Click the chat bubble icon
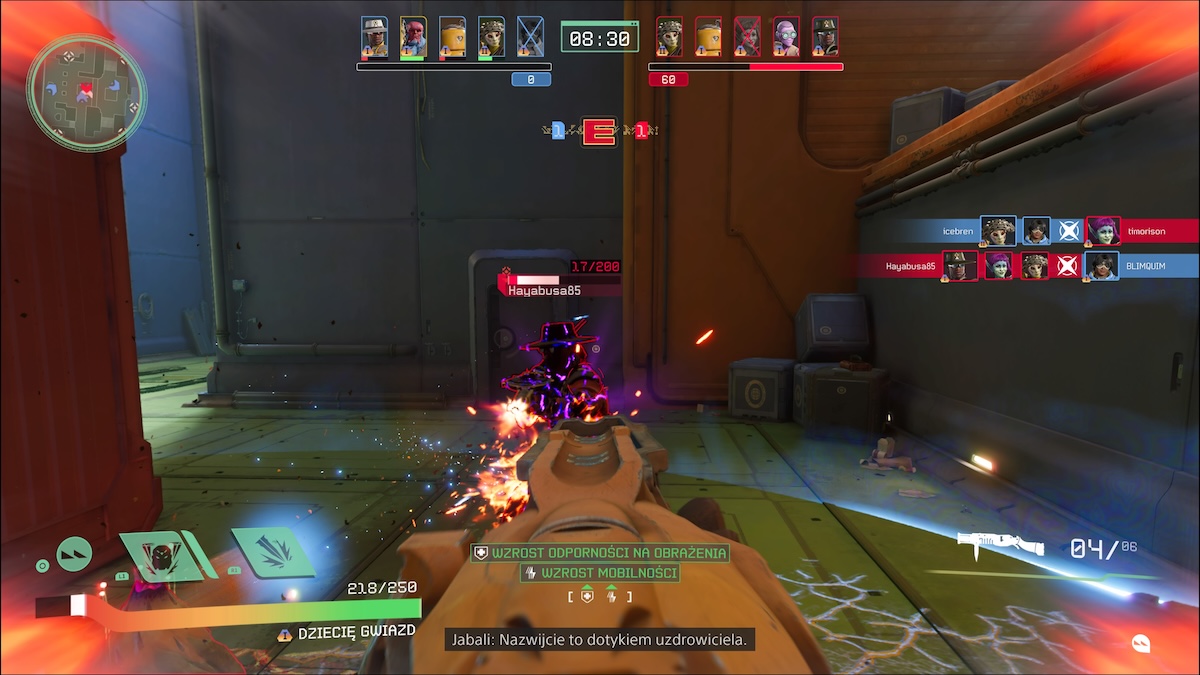Viewport: 1200px width, 675px height. (x=1141, y=642)
